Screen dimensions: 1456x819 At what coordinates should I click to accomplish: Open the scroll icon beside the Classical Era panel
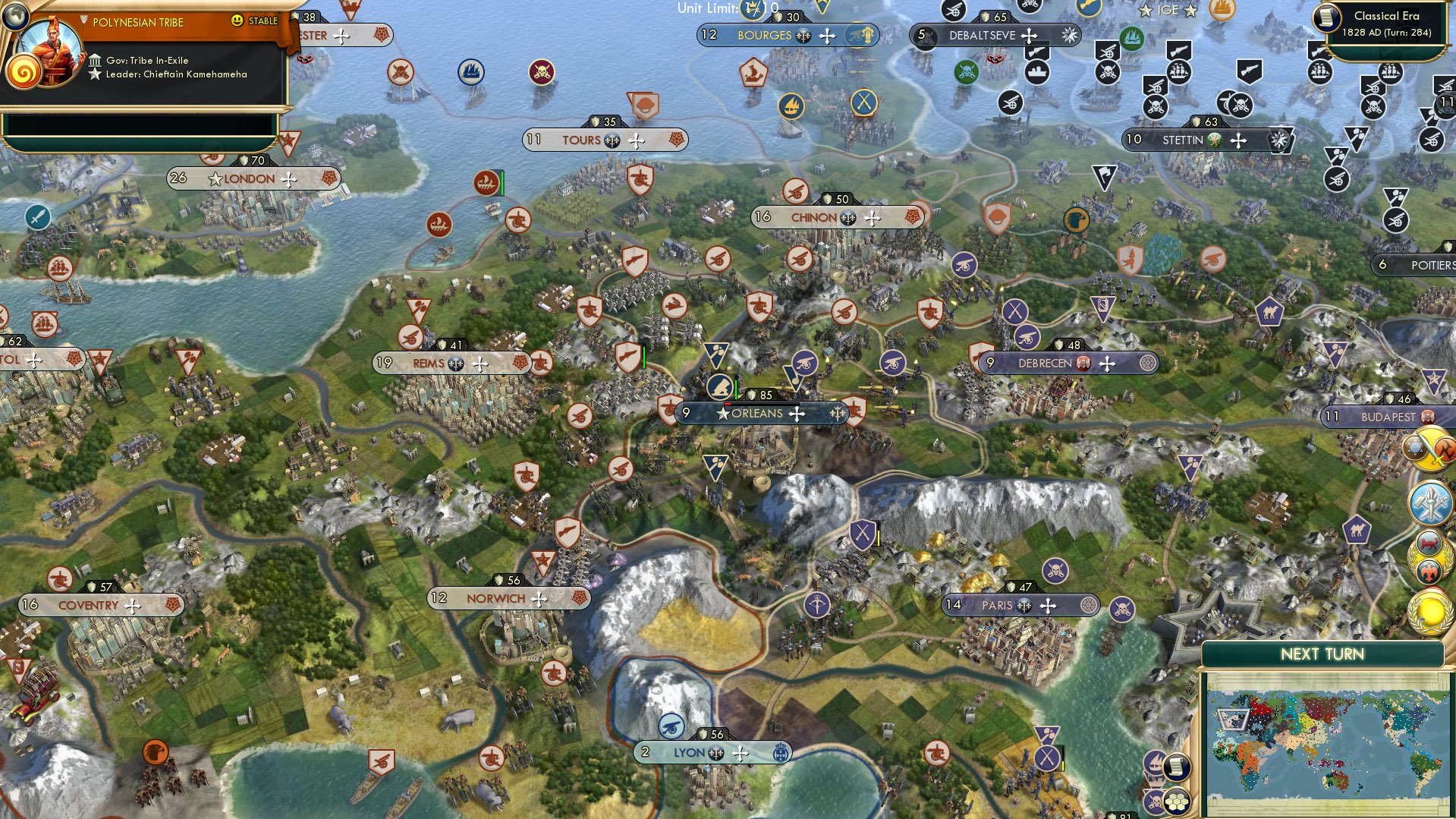pyautogui.click(x=1328, y=18)
